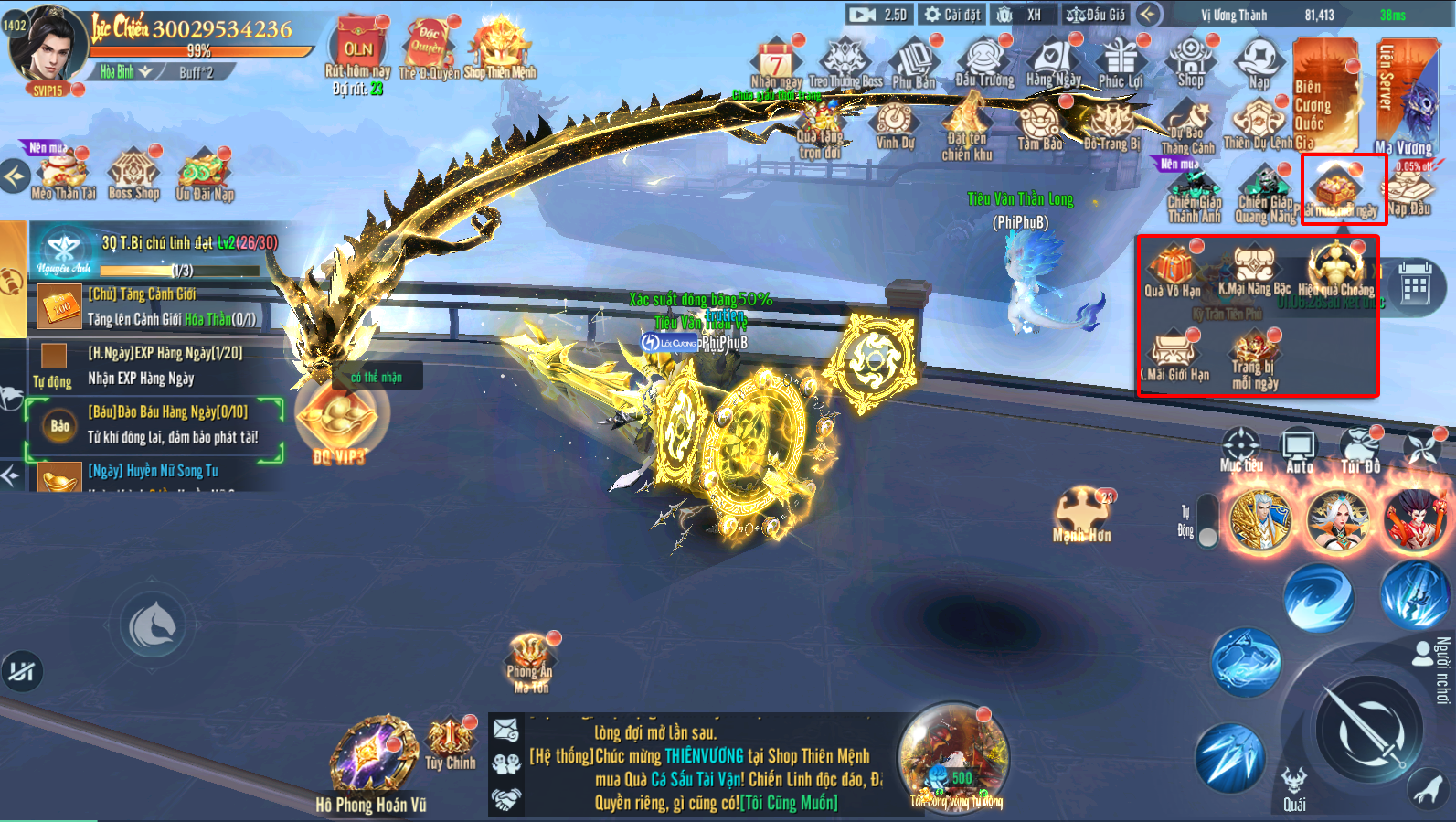1456x822 pixels.
Task: Open the calendar icon
Action: (x=1415, y=288)
